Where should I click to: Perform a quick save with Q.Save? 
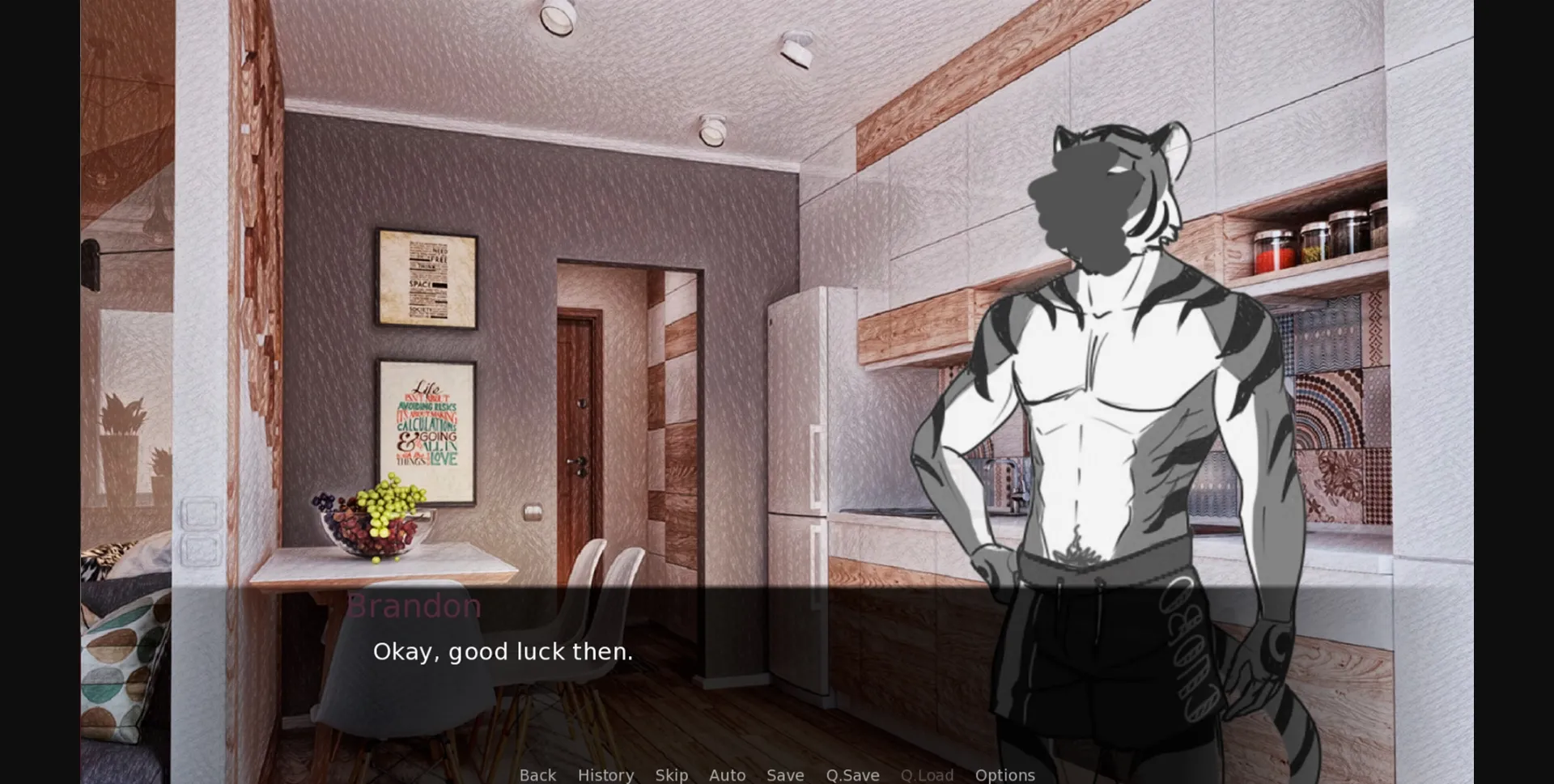(x=852, y=774)
